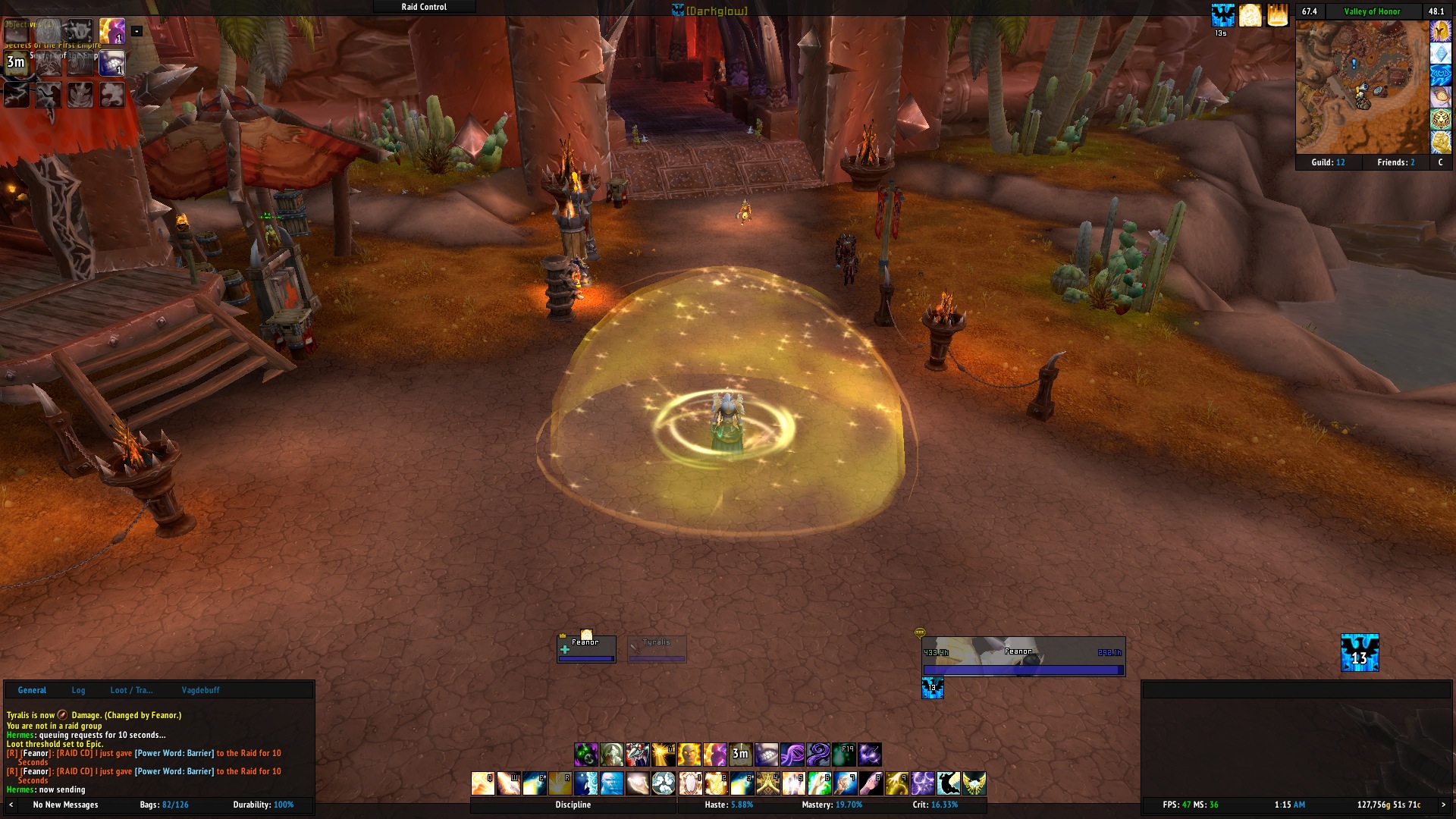The image size is (1456, 819).
Task: Click the Feanor target unit frame
Action: pyautogui.click(x=1023, y=656)
